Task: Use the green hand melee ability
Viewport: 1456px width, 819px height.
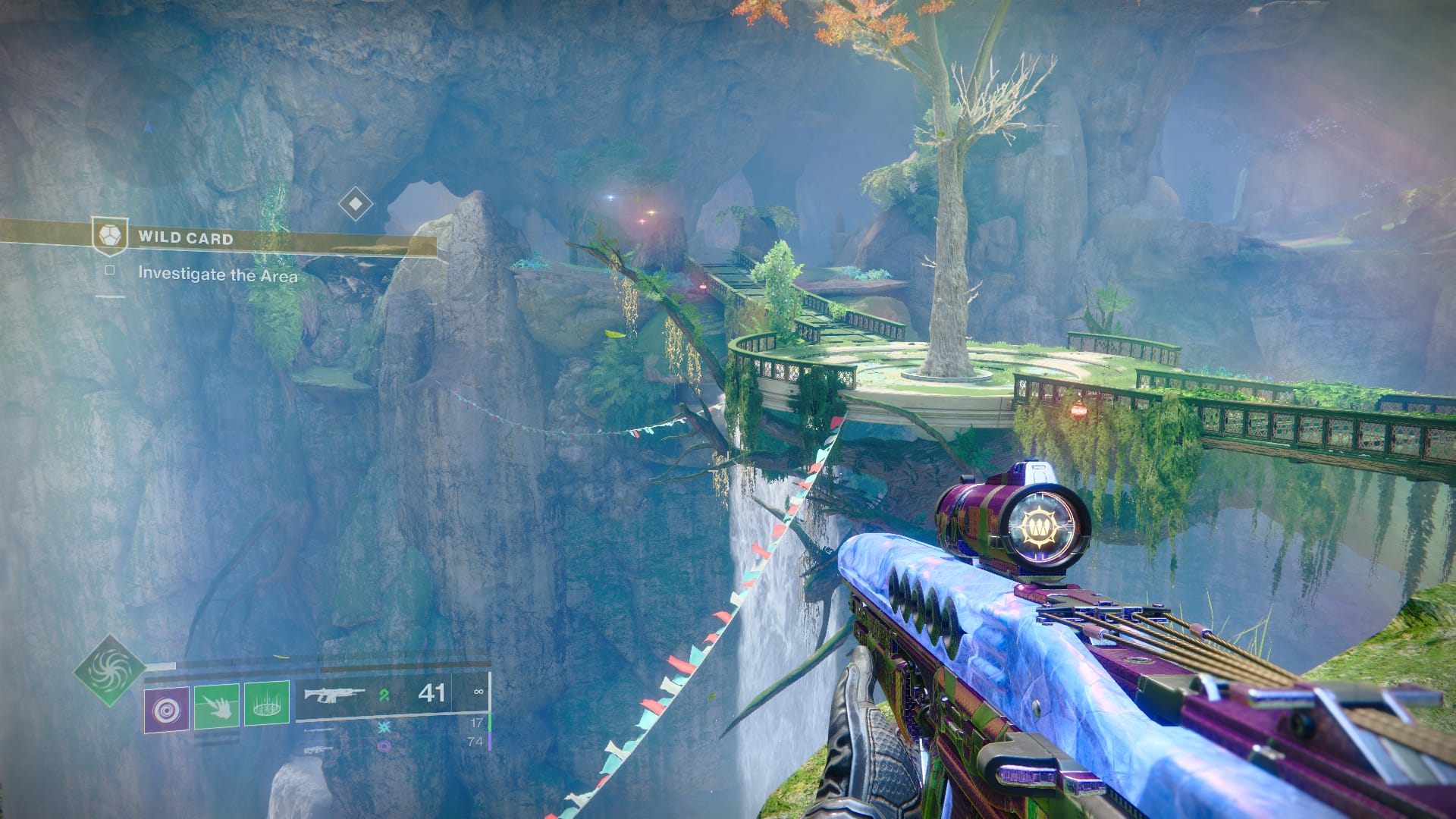Action: pos(217,707)
